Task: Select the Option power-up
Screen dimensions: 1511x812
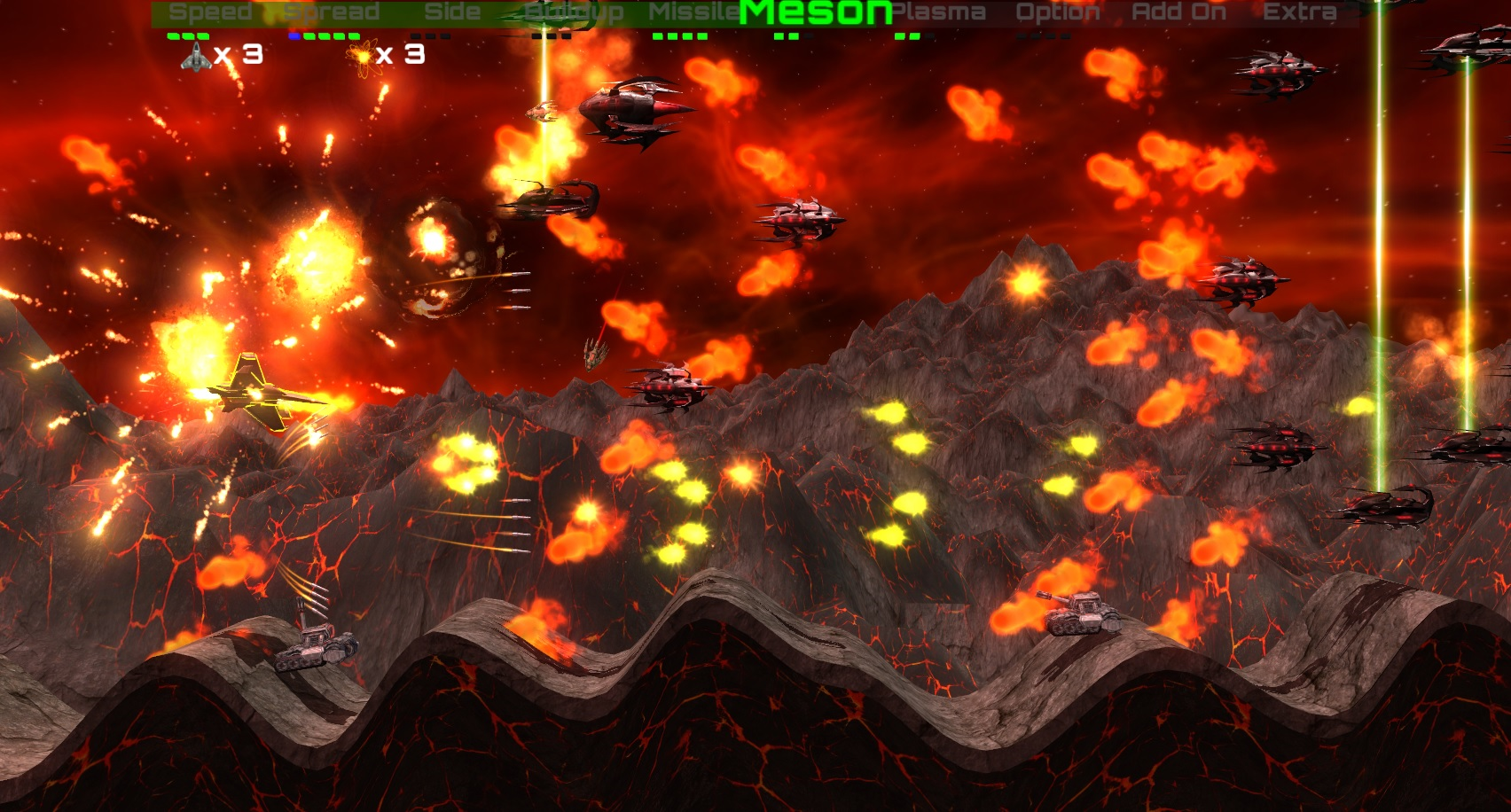Action: point(1057,12)
